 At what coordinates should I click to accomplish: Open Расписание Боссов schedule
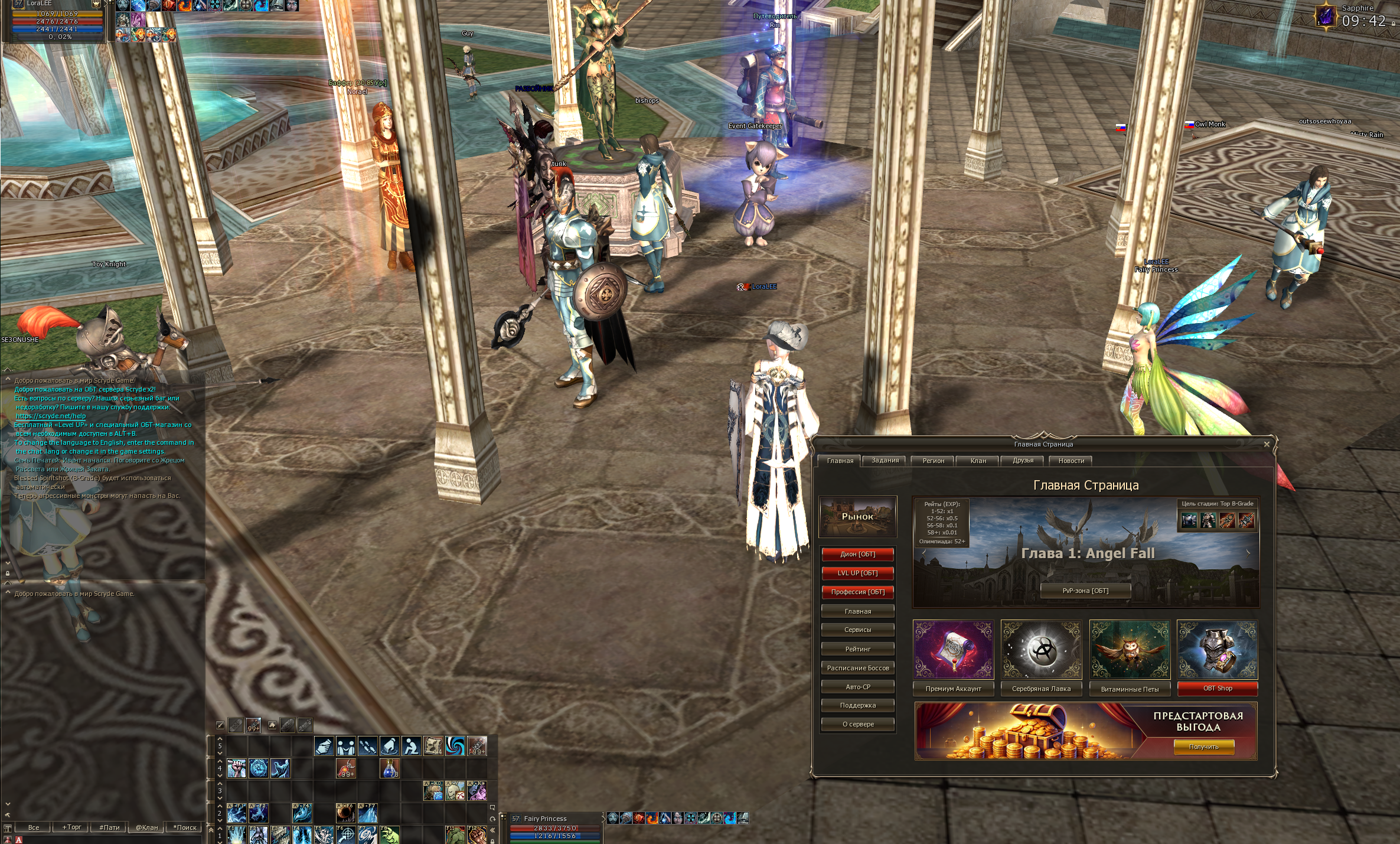(x=857, y=668)
